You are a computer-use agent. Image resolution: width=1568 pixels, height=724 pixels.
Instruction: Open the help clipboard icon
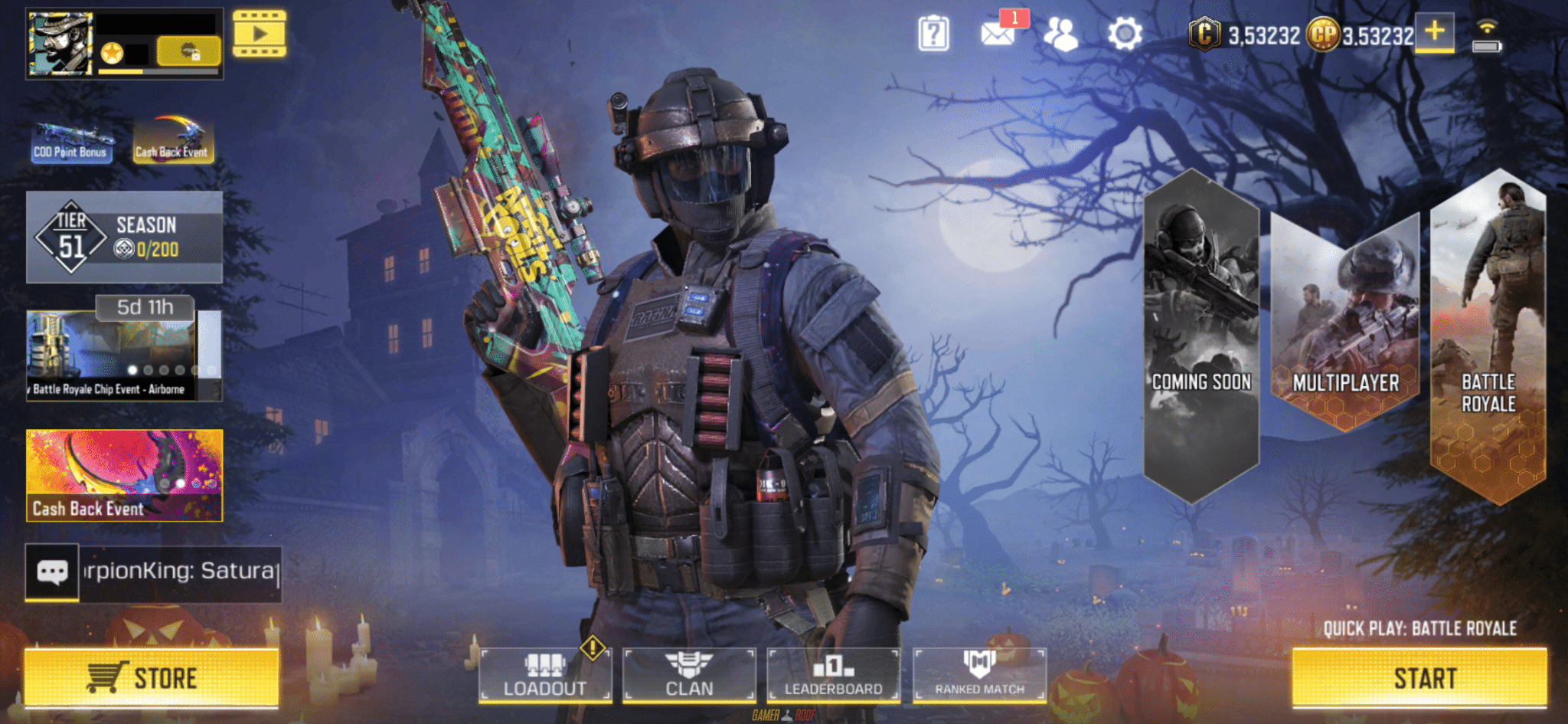tap(933, 34)
